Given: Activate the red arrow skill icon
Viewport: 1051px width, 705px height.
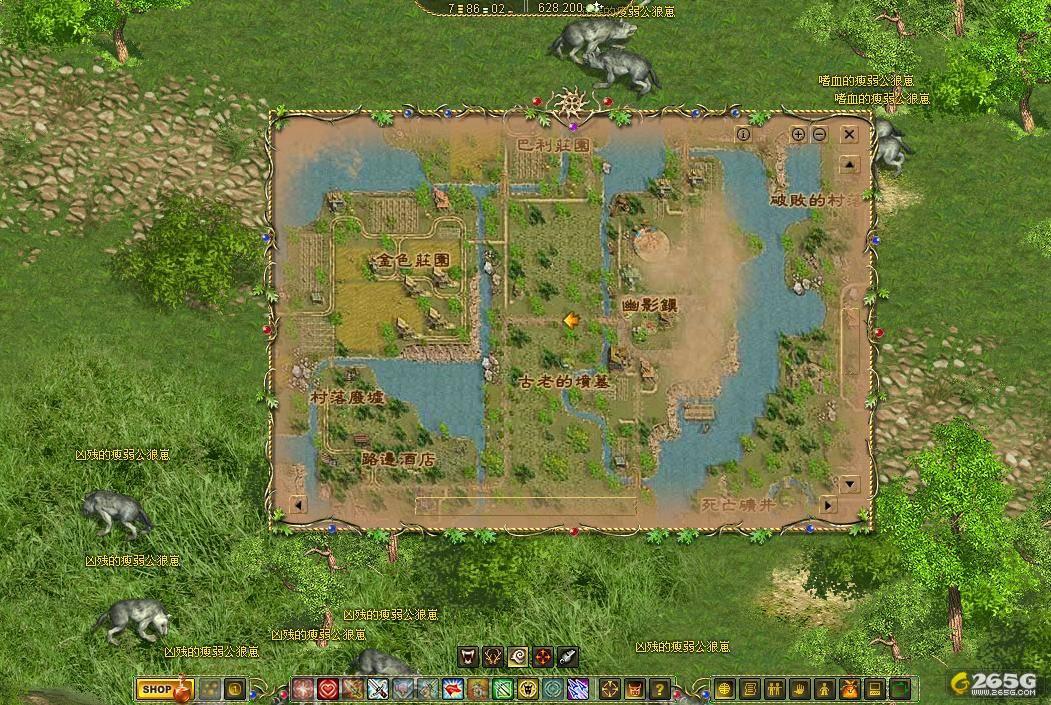Looking at the screenshot, I should pos(453,689).
